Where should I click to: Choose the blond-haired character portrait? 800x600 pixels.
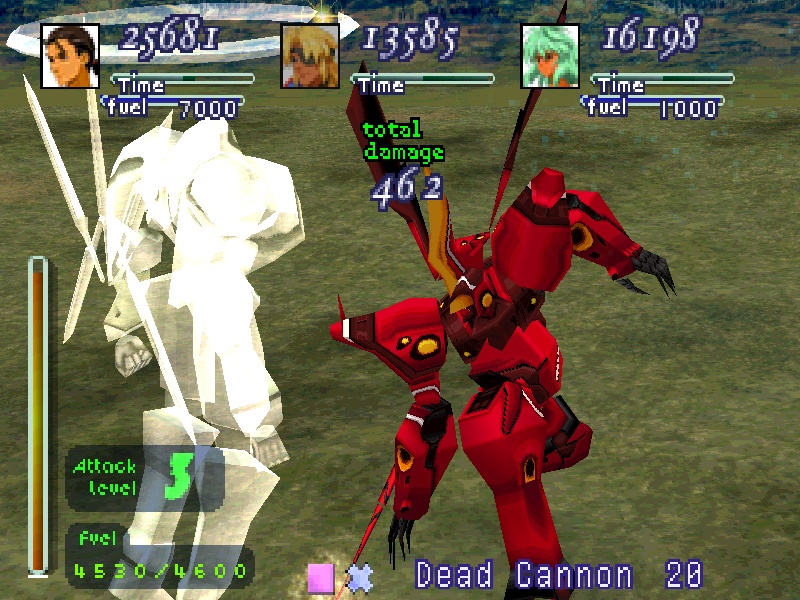click(310, 55)
